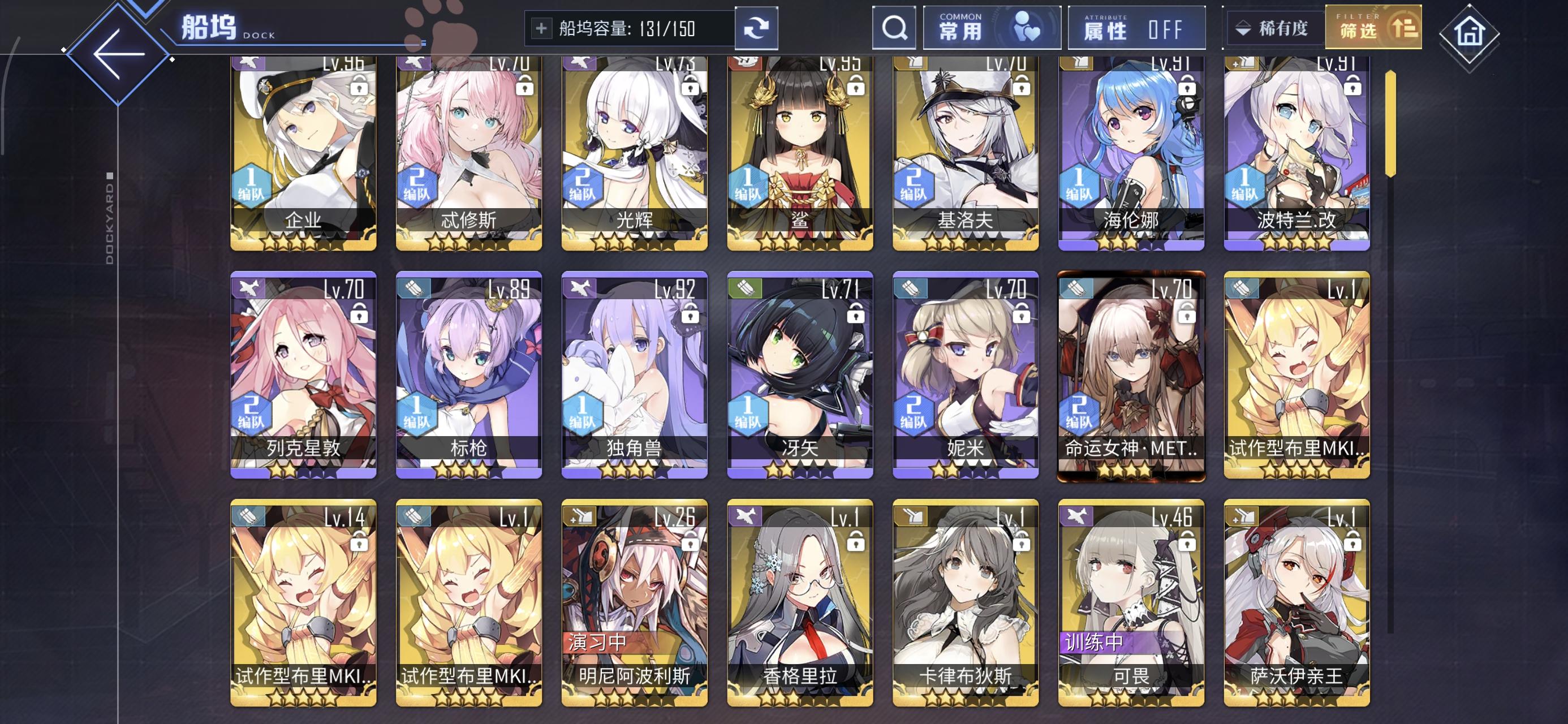Click the dock refresh icon beside capacity

pyautogui.click(x=756, y=27)
